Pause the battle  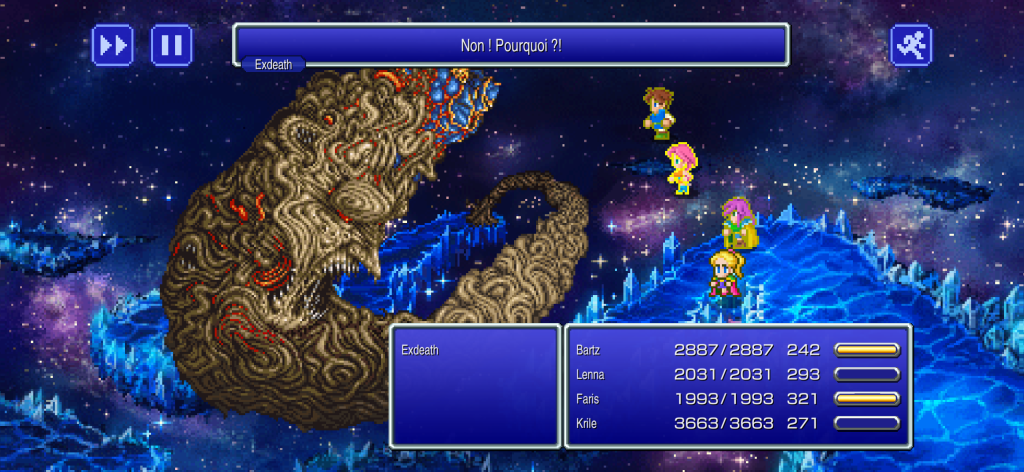(x=172, y=44)
